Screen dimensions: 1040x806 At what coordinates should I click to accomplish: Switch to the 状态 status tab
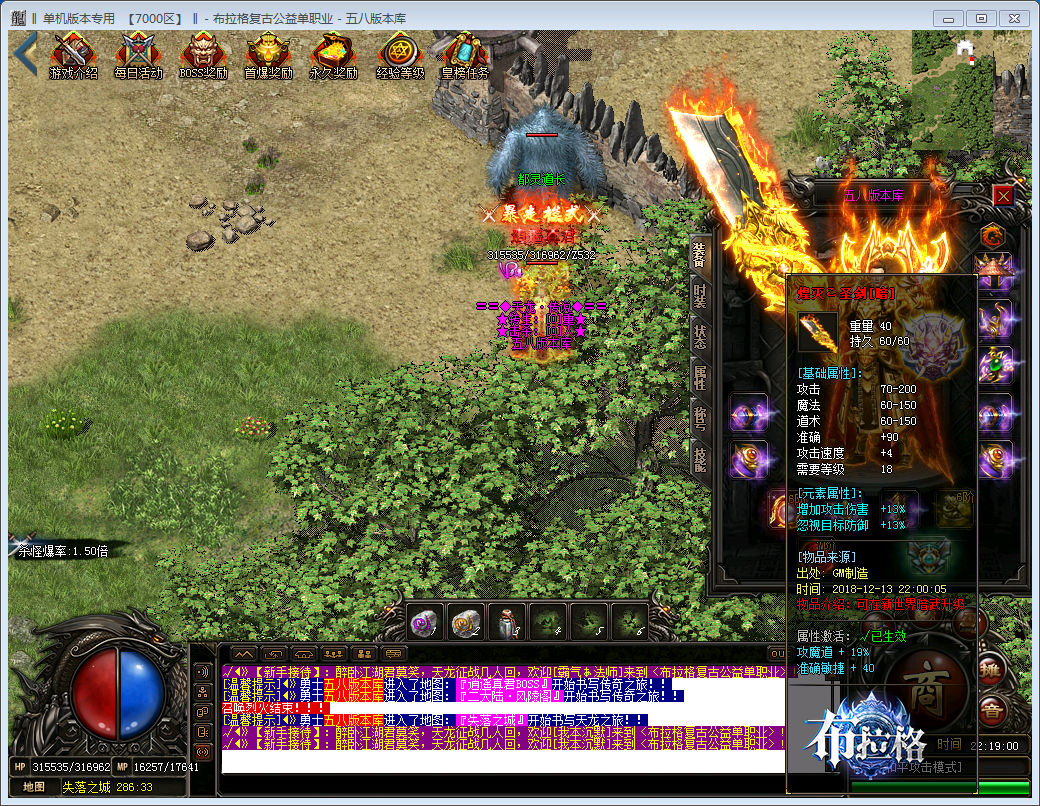click(700, 336)
